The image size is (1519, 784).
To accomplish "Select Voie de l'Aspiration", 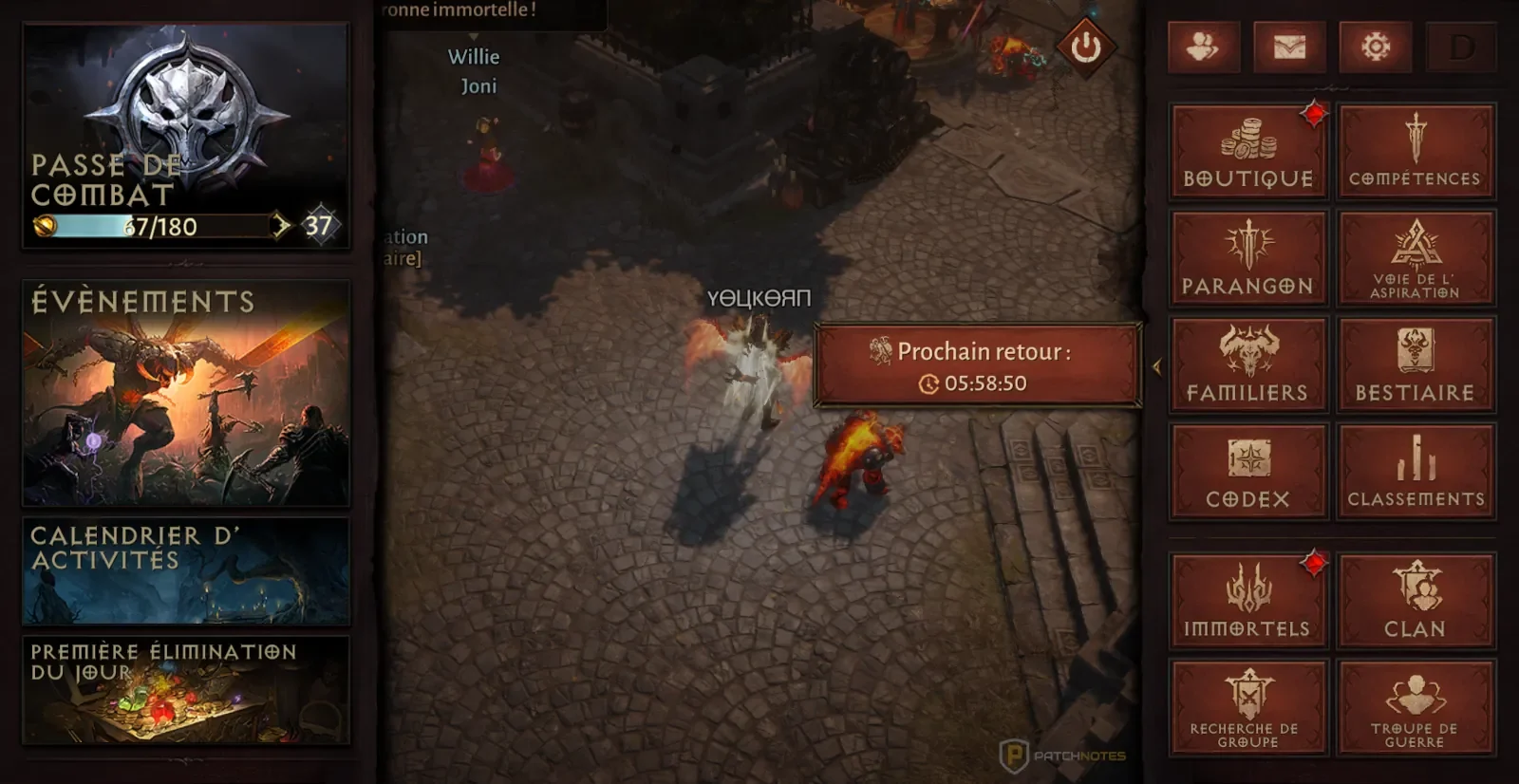I will 1416,258.
